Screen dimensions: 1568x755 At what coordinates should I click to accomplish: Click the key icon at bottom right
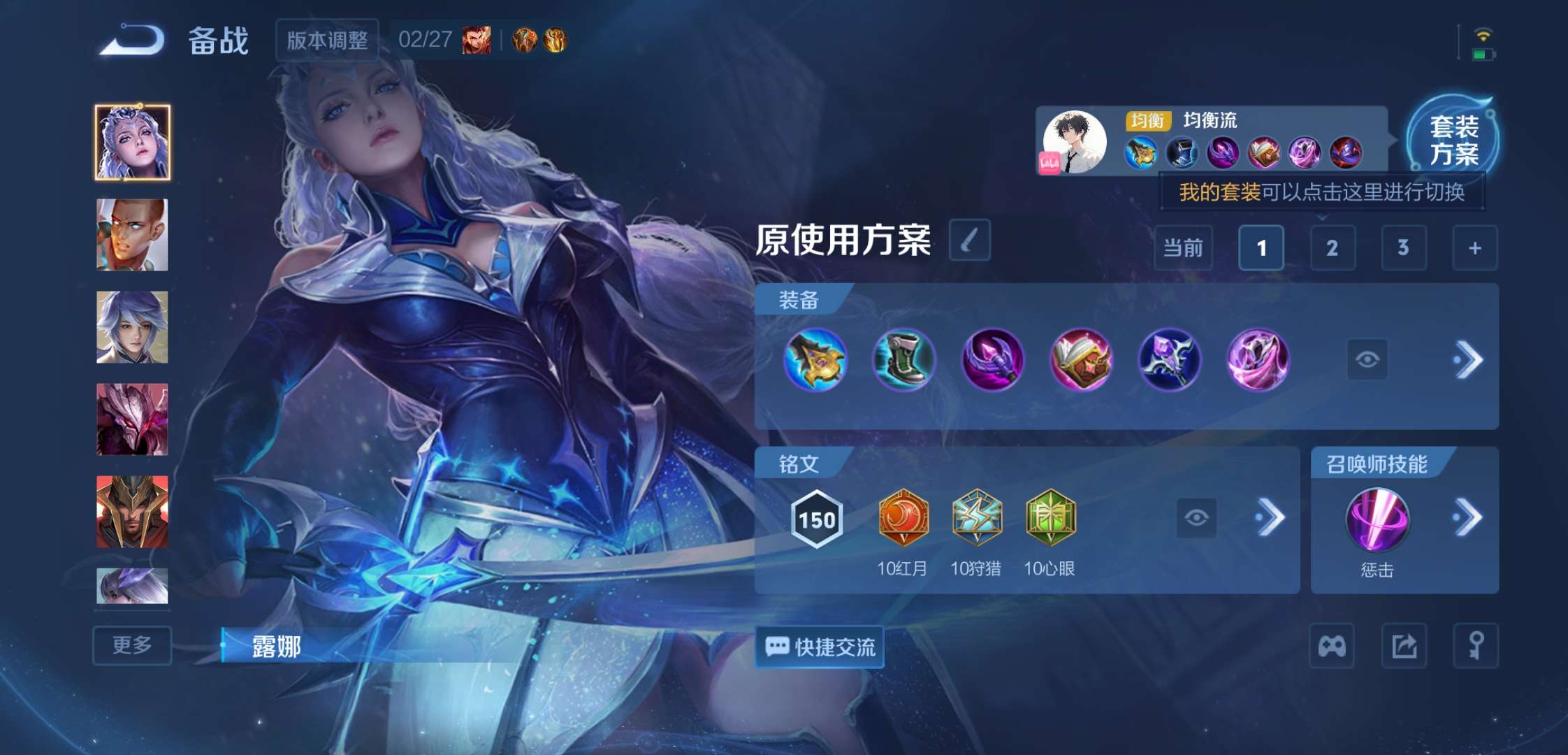[x=1477, y=645]
